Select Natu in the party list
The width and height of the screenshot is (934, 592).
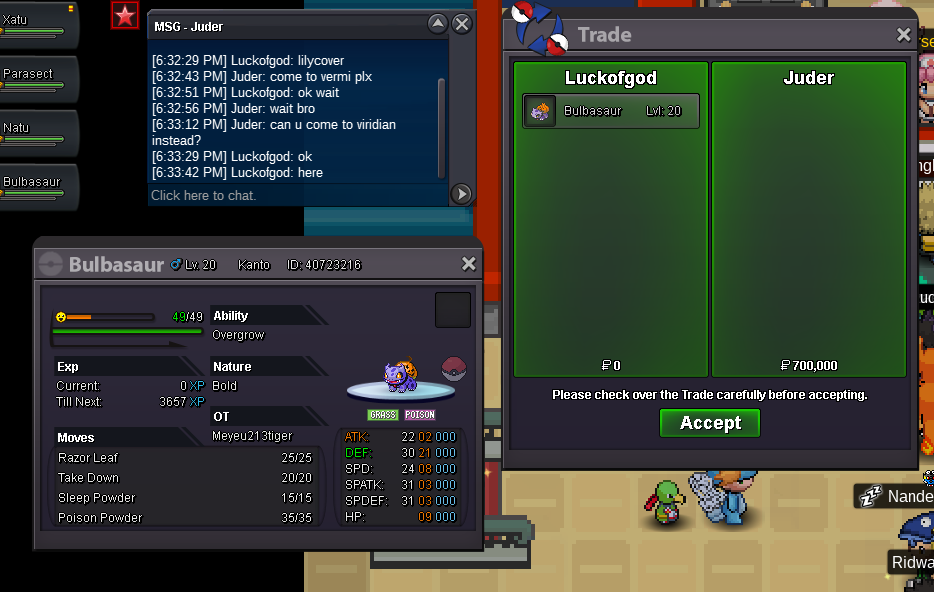pyautogui.click(x=38, y=132)
